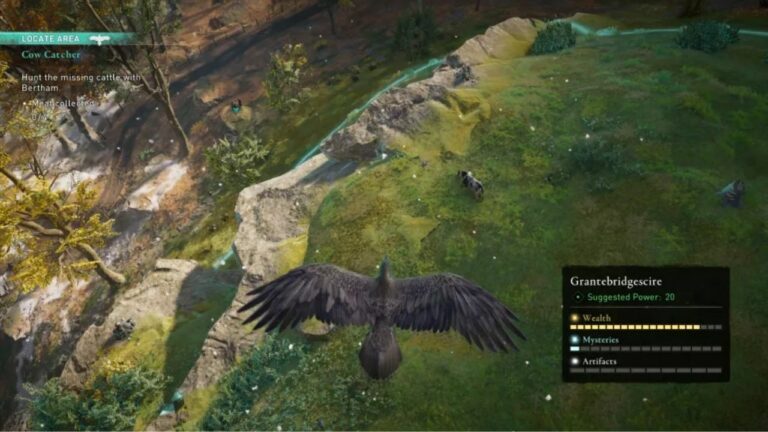The width and height of the screenshot is (768, 432).
Task: Choose the Mysteries icon in region panel
Action: [x=575, y=338]
